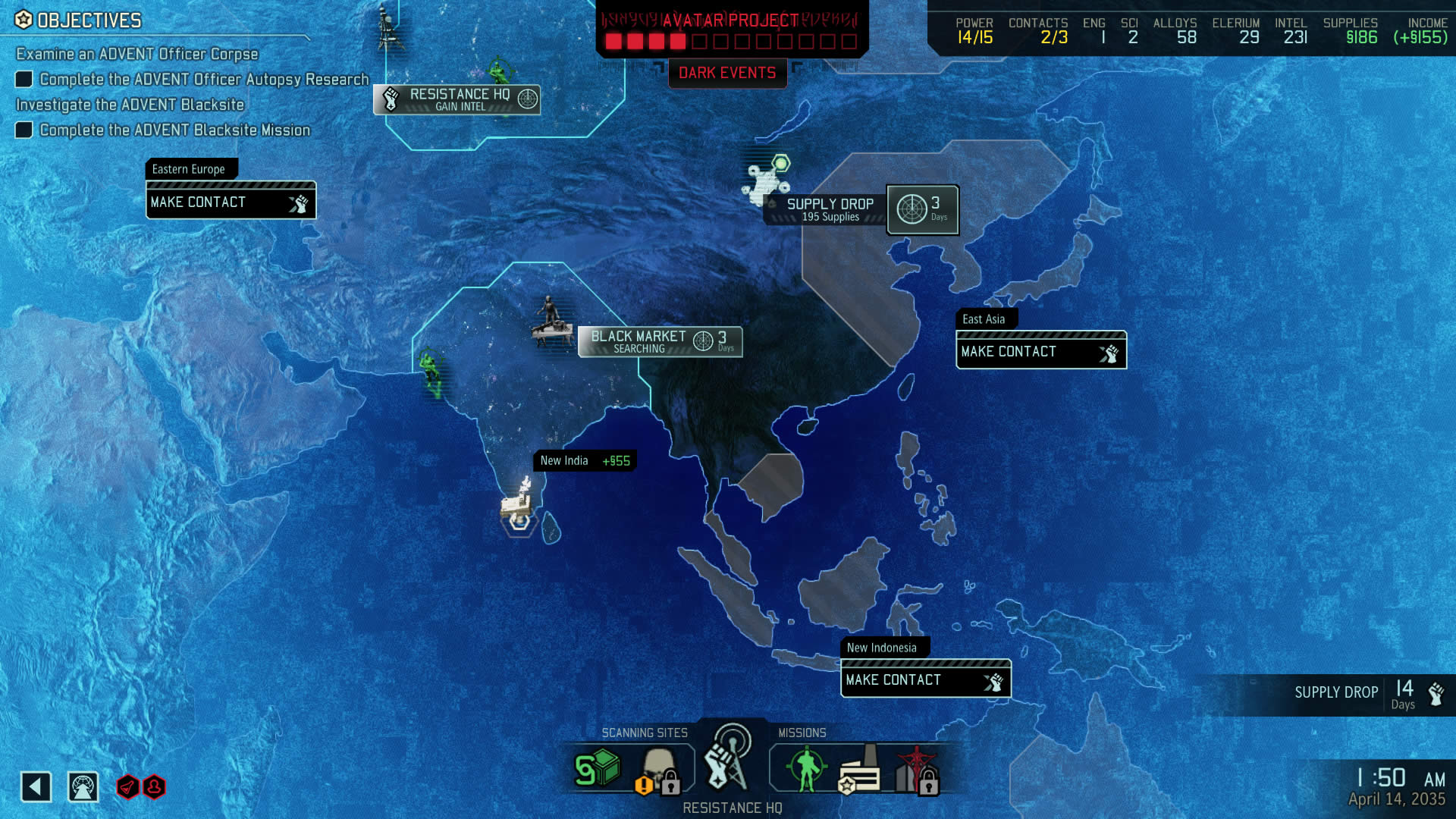This screenshot has height=819, width=1456.
Task: Toggle the ADVENT Officer Autopsy Research checkbox
Action: click(25, 79)
